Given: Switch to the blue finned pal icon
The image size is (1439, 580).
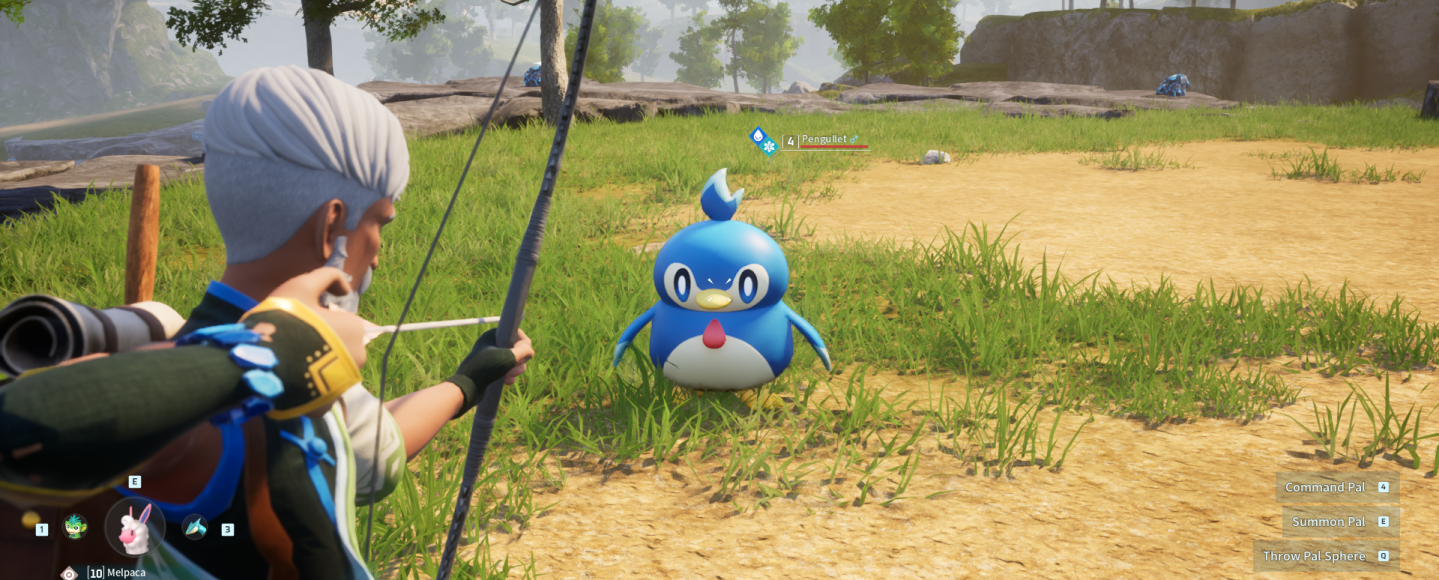Looking at the screenshot, I should click(195, 527).
